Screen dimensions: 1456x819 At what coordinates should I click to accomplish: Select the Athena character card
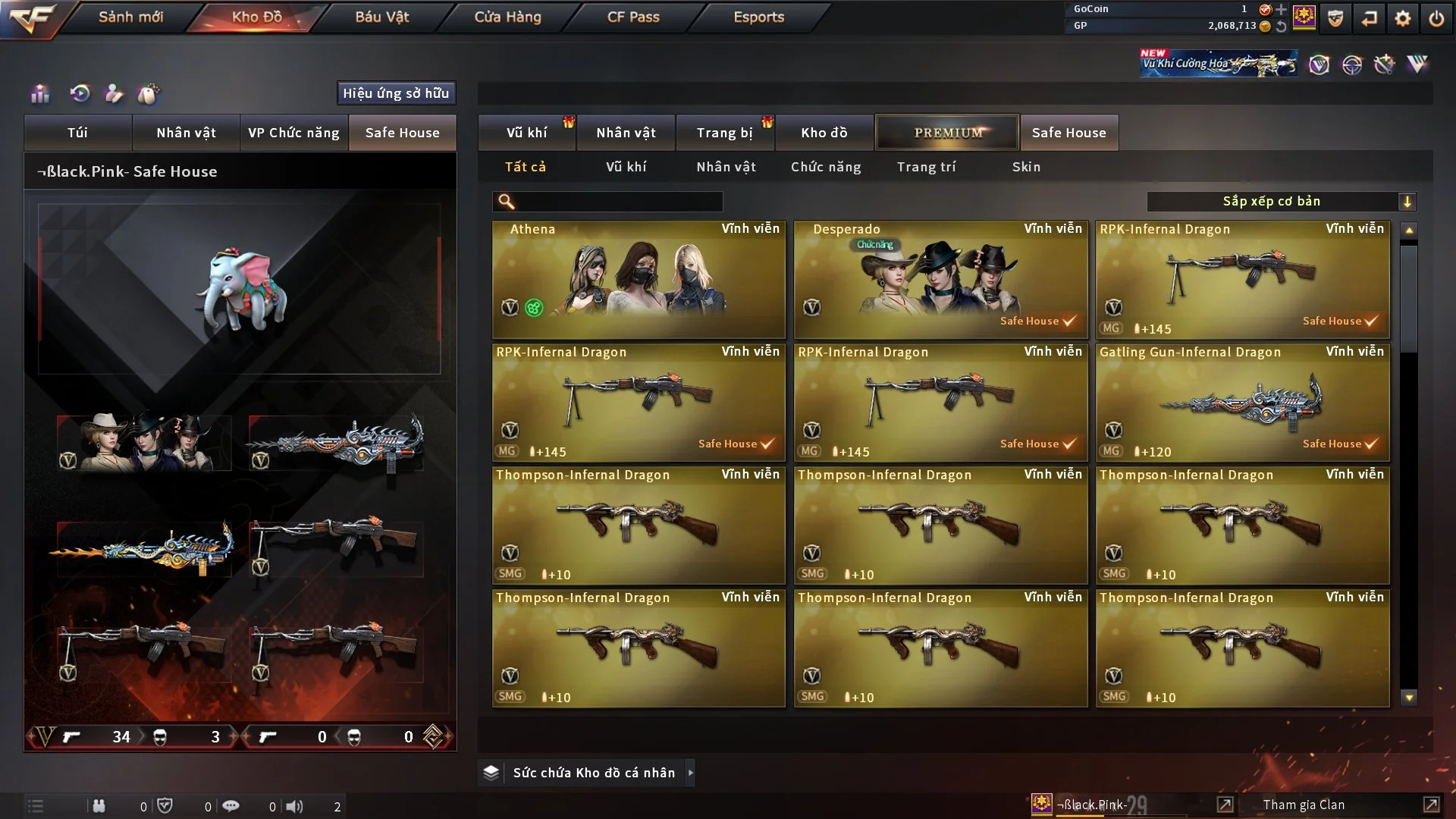pyautogui.click(x=639, y=279)
